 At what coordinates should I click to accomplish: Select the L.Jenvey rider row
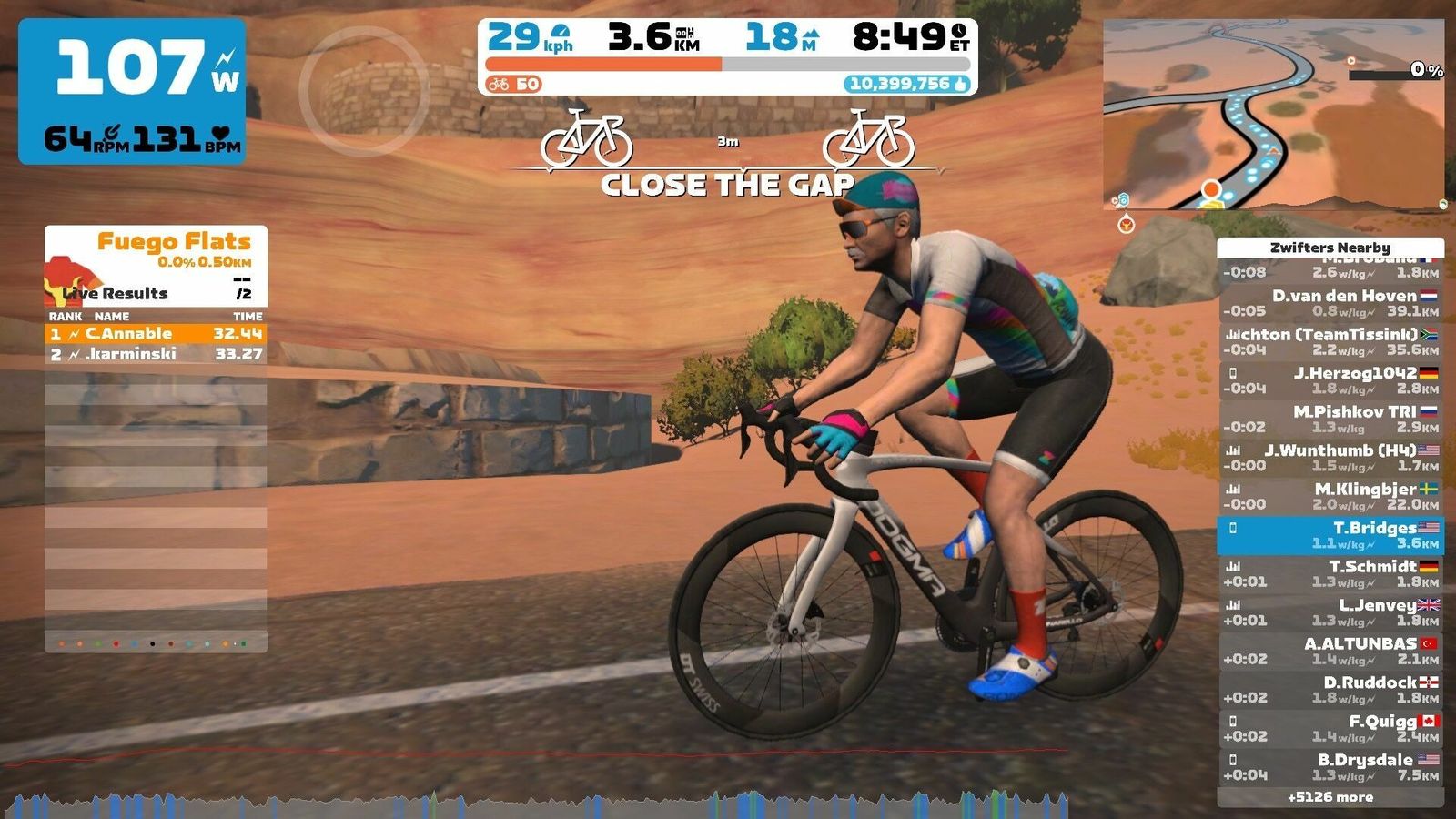pos(1330,612)
